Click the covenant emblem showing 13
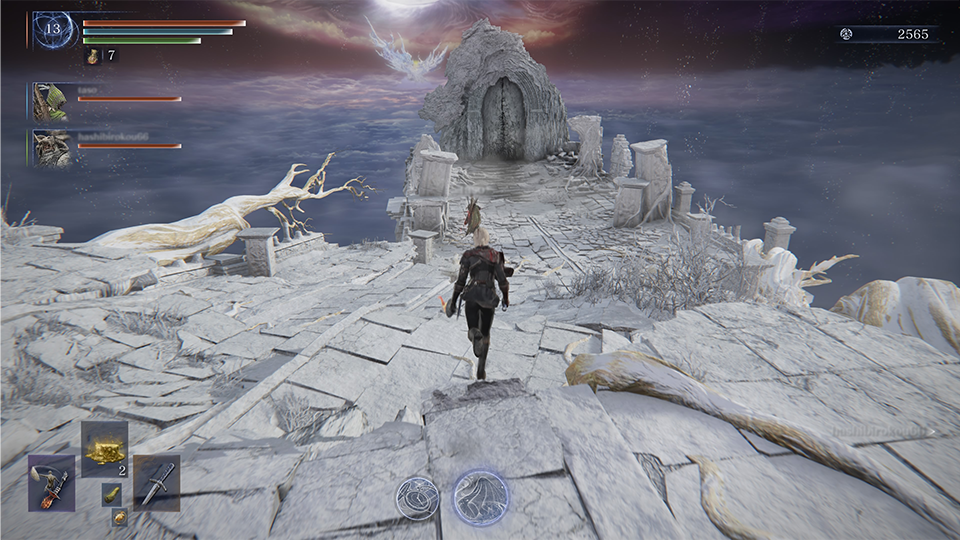 click(53, 31)
